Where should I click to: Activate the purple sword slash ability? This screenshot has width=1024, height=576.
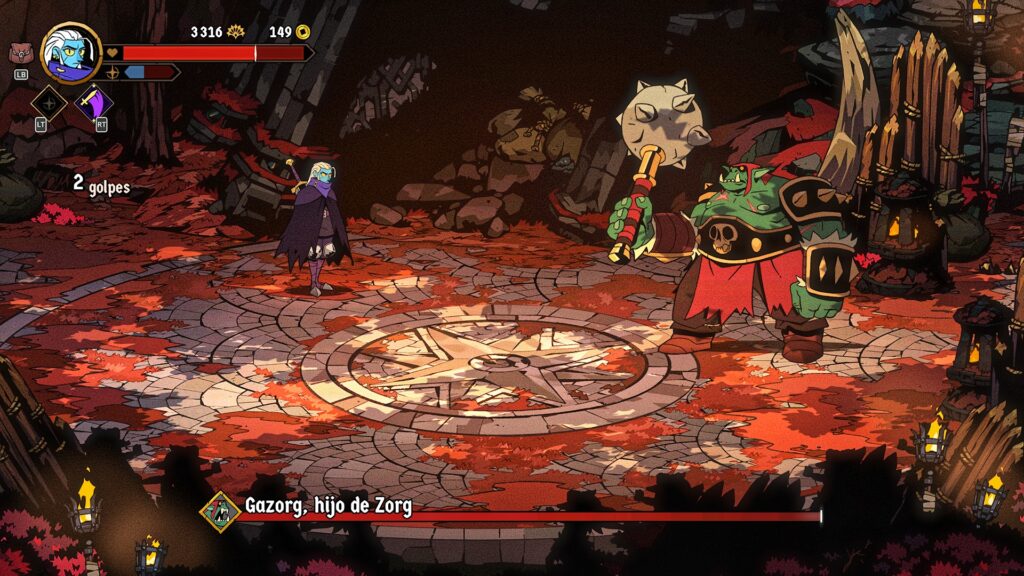pyautogui.click(x=94, y=102)
